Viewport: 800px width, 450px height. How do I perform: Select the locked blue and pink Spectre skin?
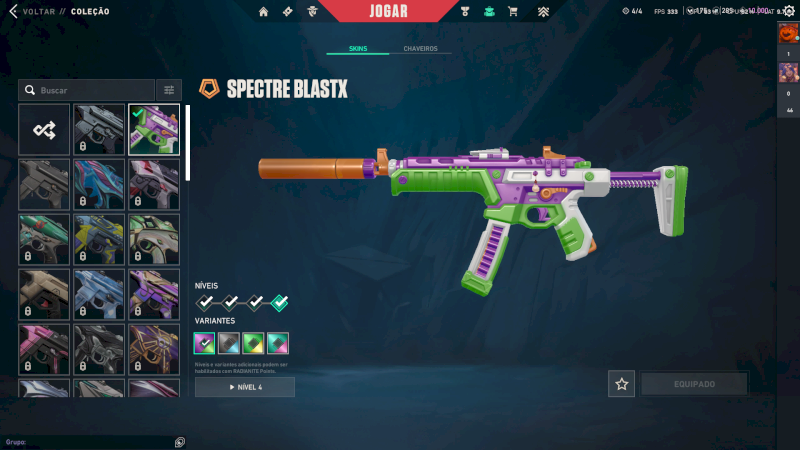[99, 185]
